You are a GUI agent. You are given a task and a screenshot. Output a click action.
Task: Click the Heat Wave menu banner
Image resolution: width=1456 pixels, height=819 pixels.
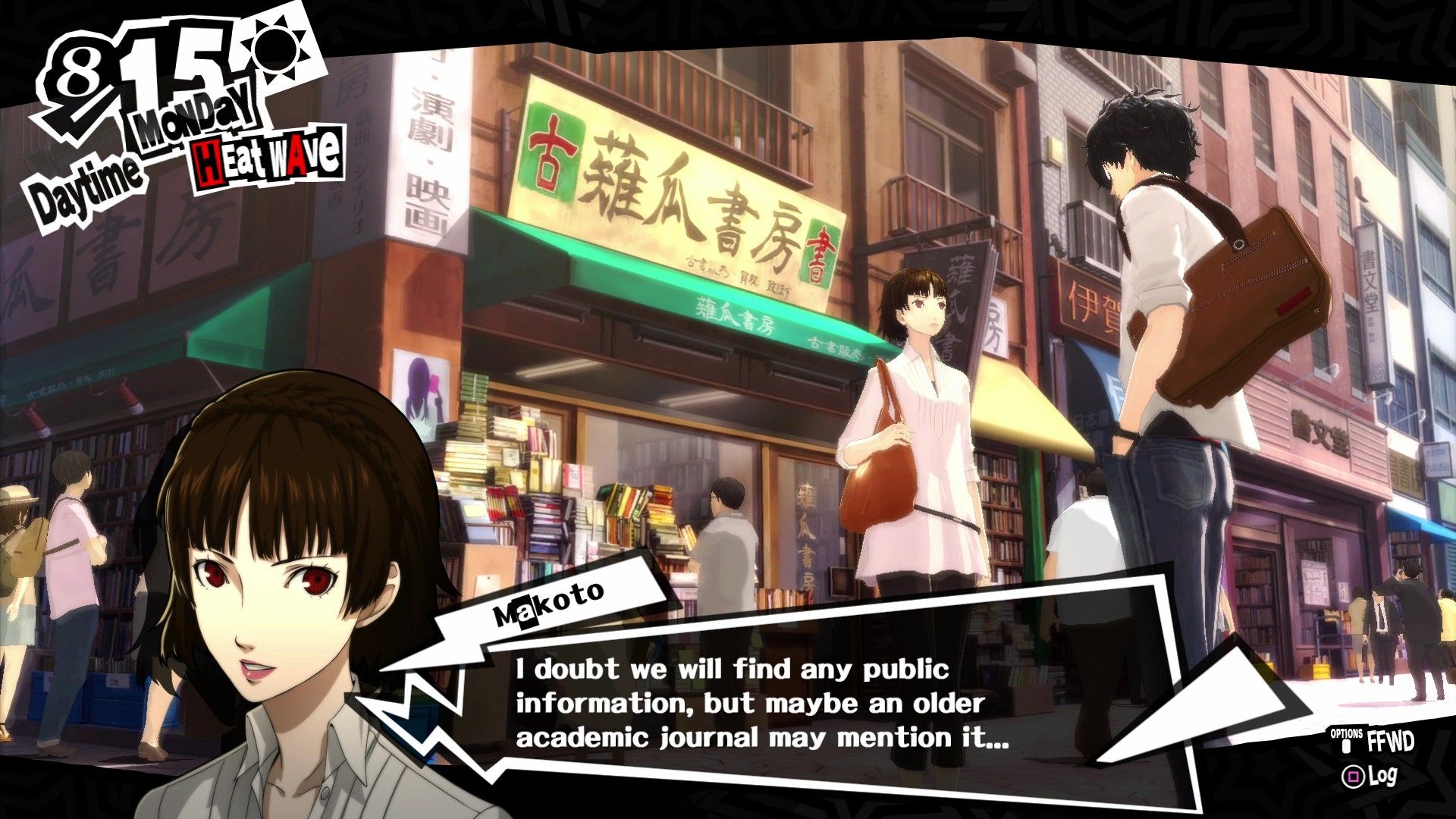(269, 157)
